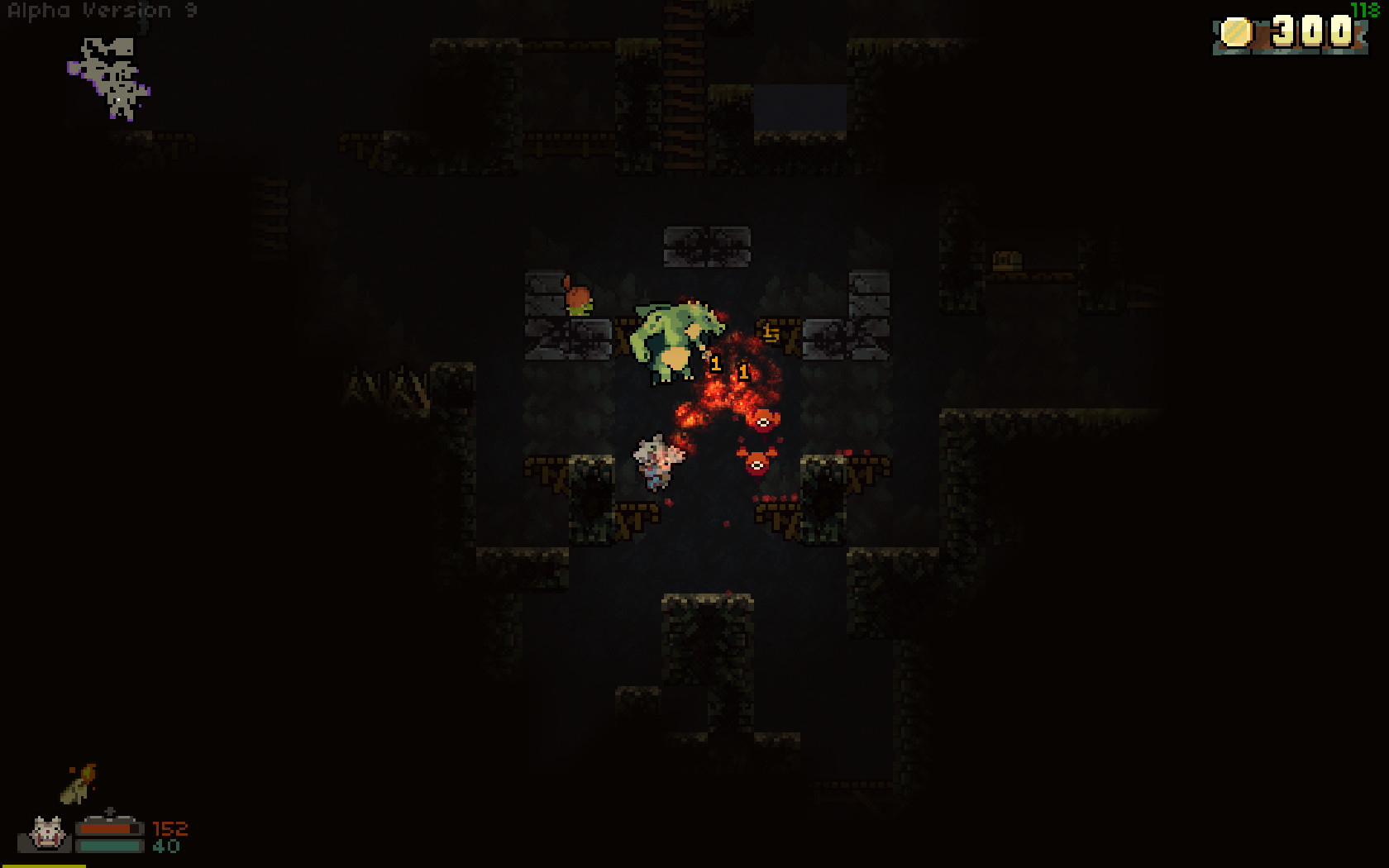Click the gold coin icon

[1237, 32]
